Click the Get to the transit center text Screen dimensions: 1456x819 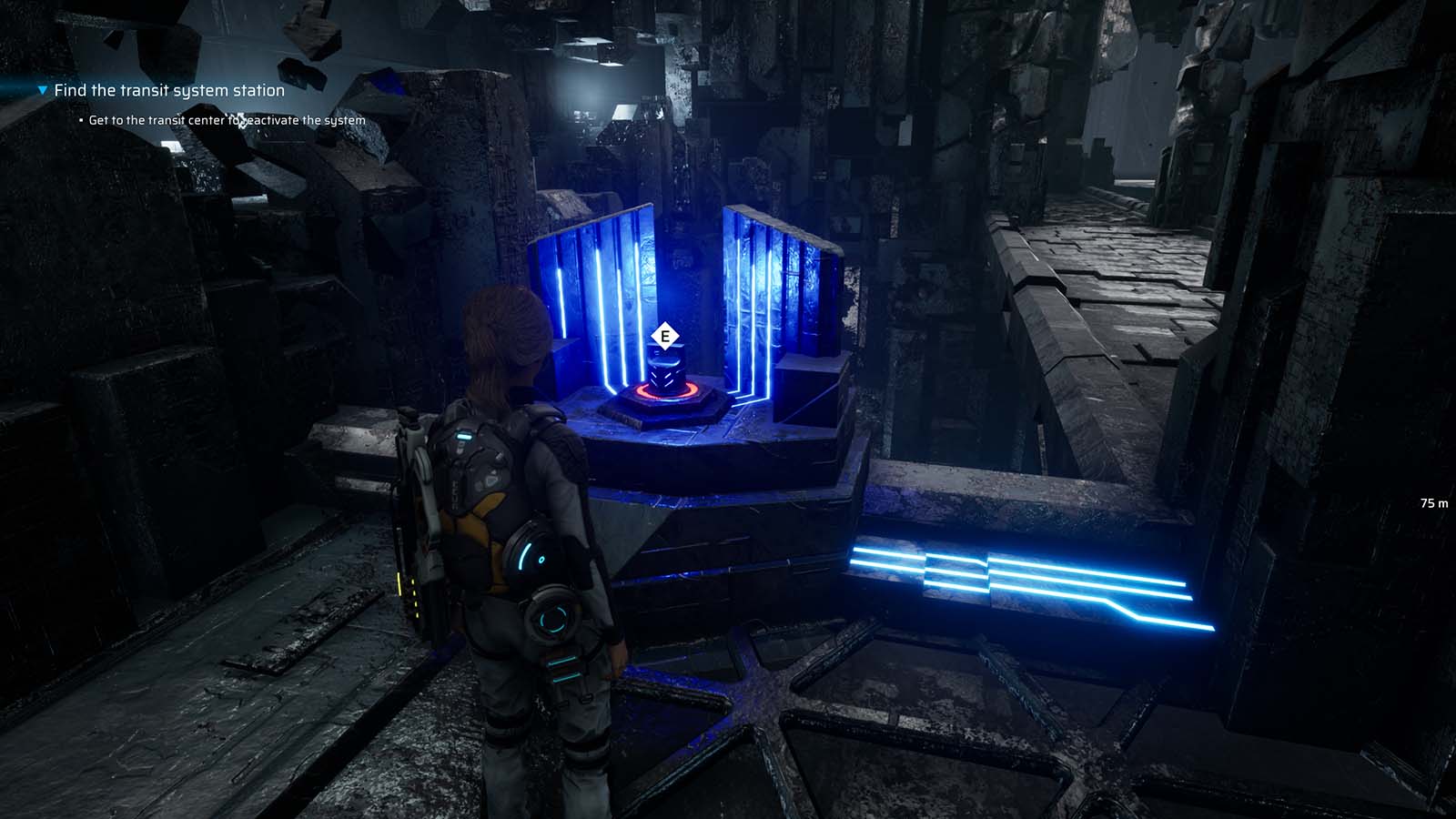[x=226, y=118]
